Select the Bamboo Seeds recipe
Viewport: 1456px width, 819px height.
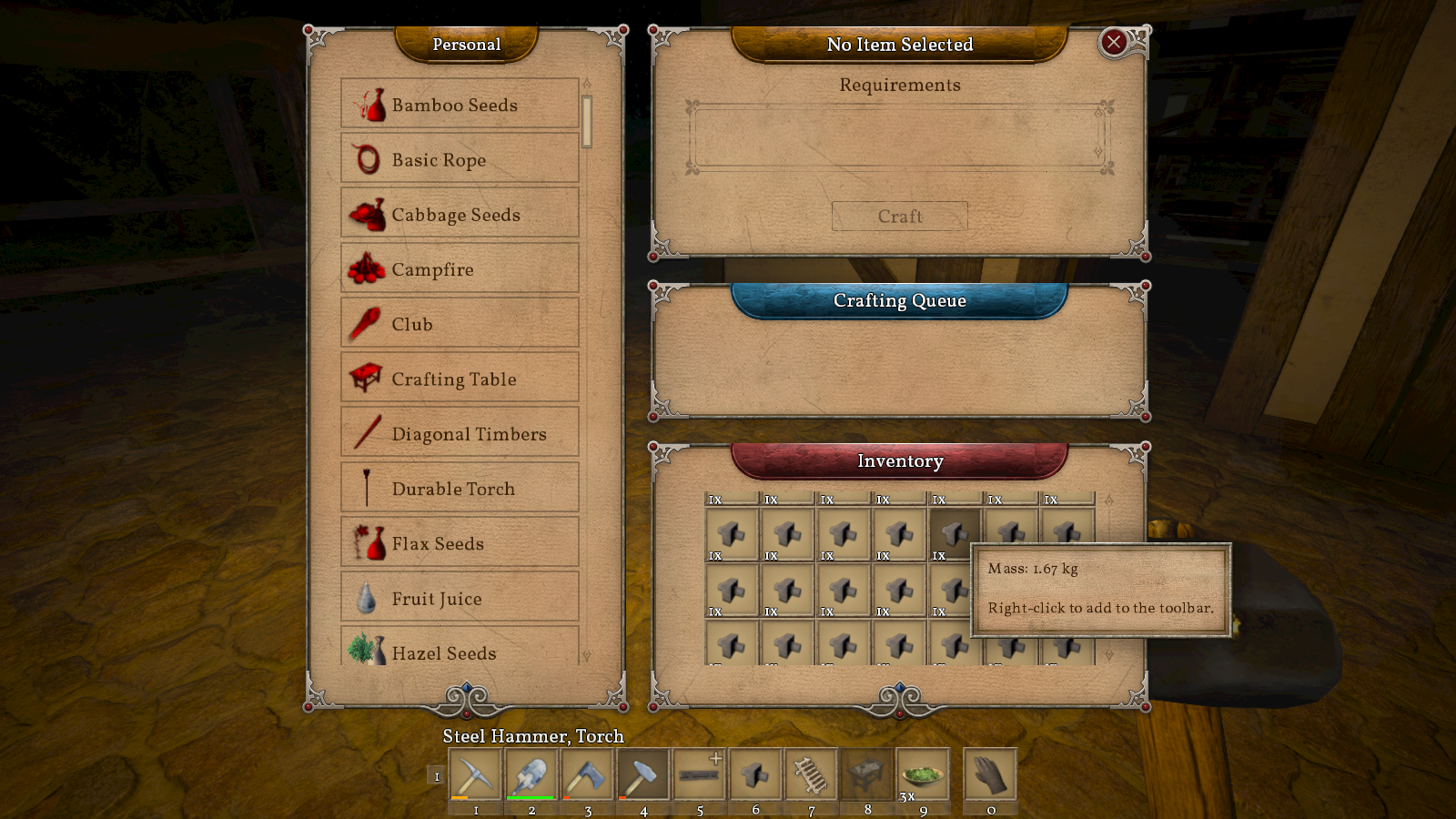460,105
